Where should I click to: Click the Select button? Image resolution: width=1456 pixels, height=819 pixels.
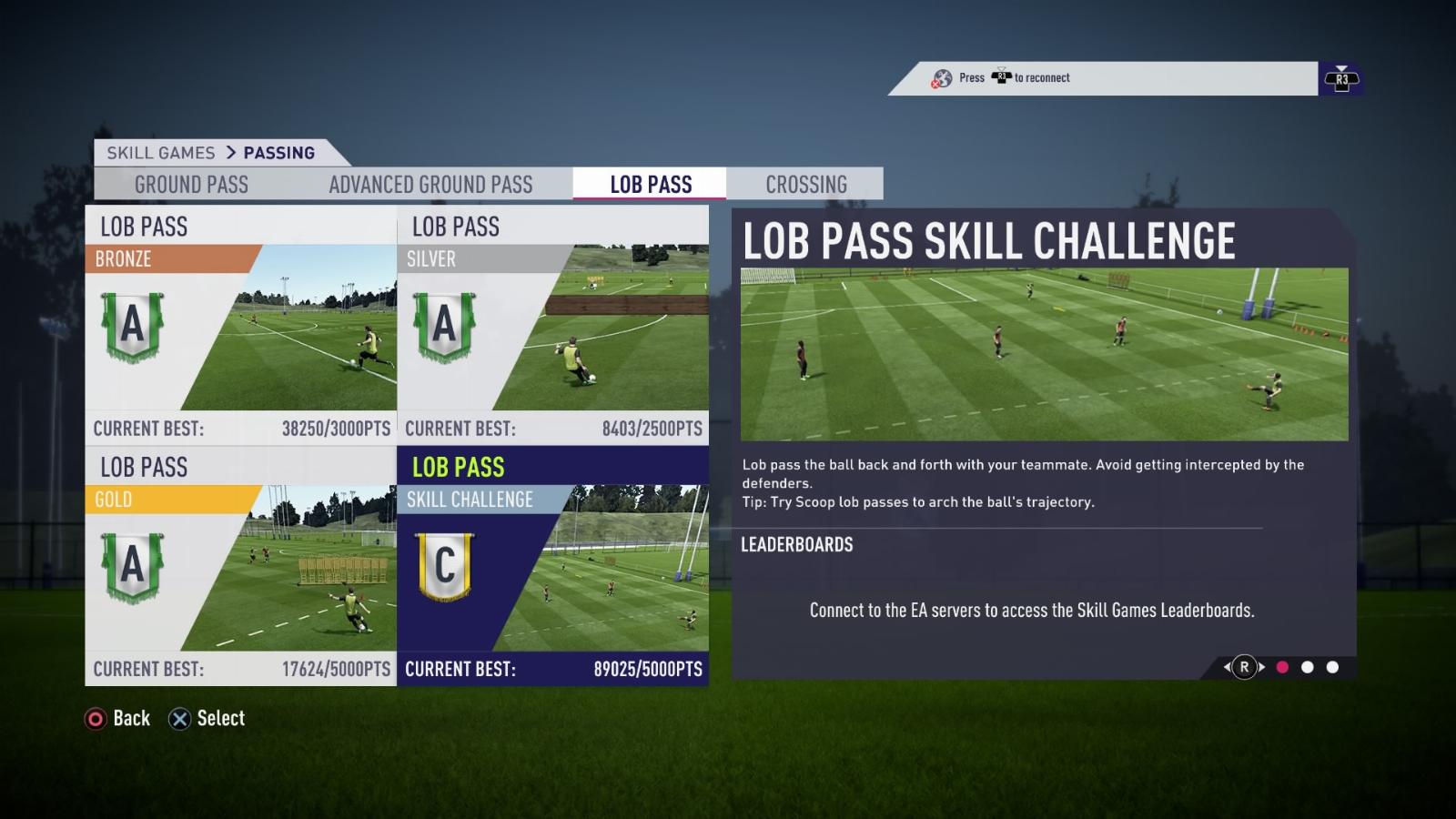(x=207, y=719)
